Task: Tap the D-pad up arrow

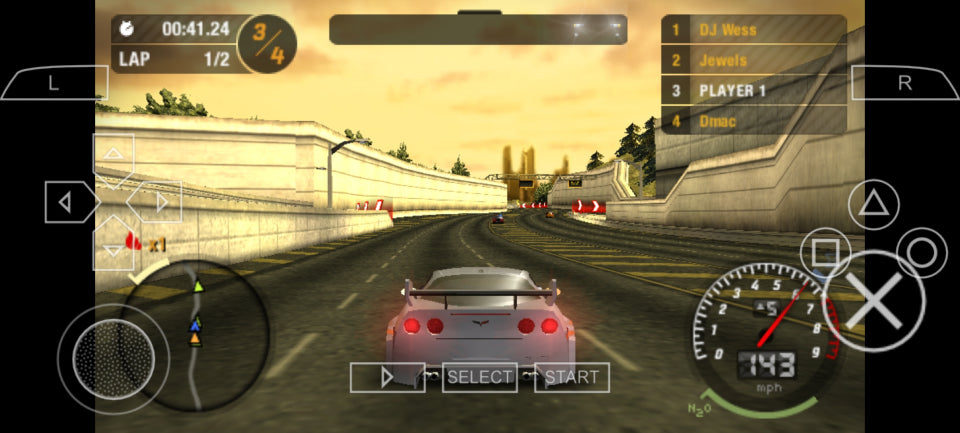Action: pos(114,155)
